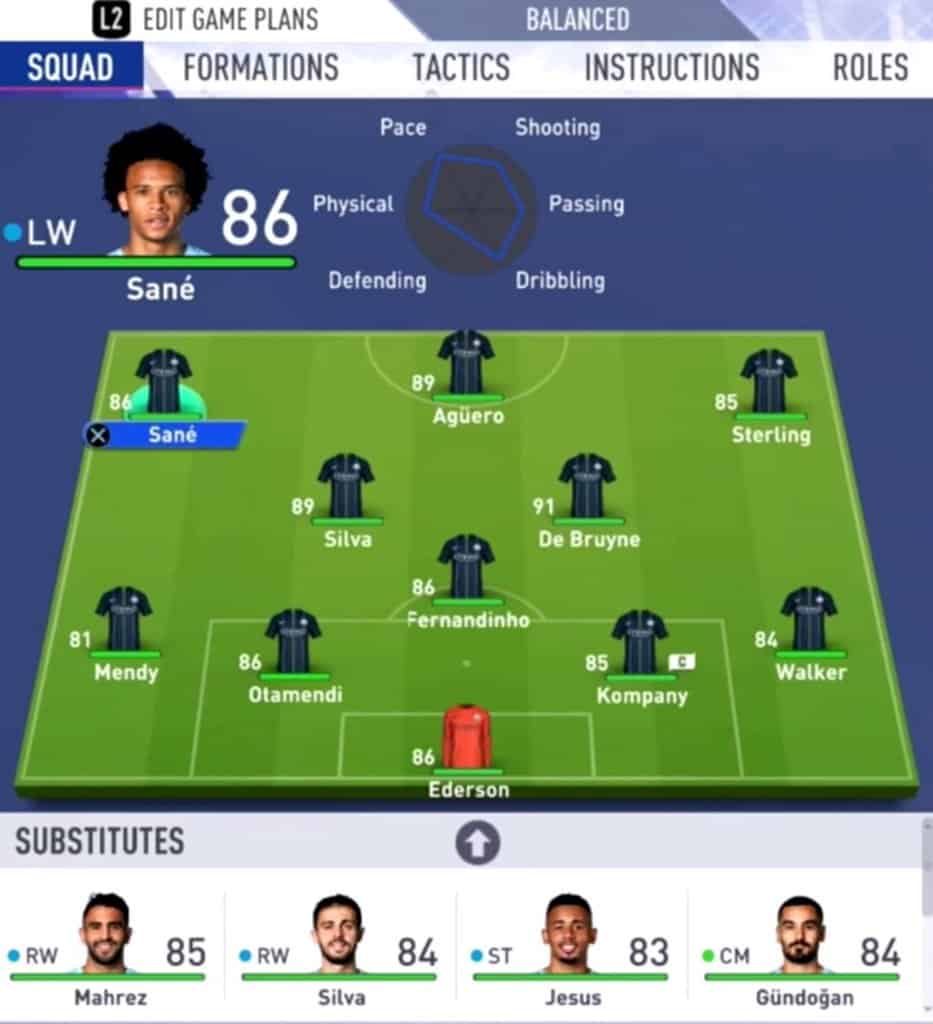Switch to the Formations tab

click(261, 68)
